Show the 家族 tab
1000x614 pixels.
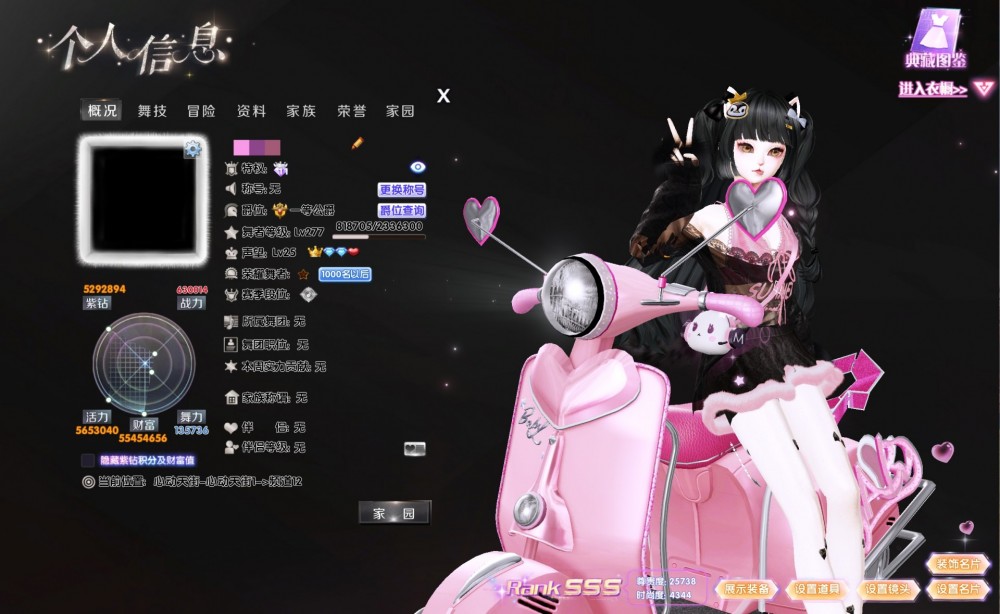coord(301,111)
